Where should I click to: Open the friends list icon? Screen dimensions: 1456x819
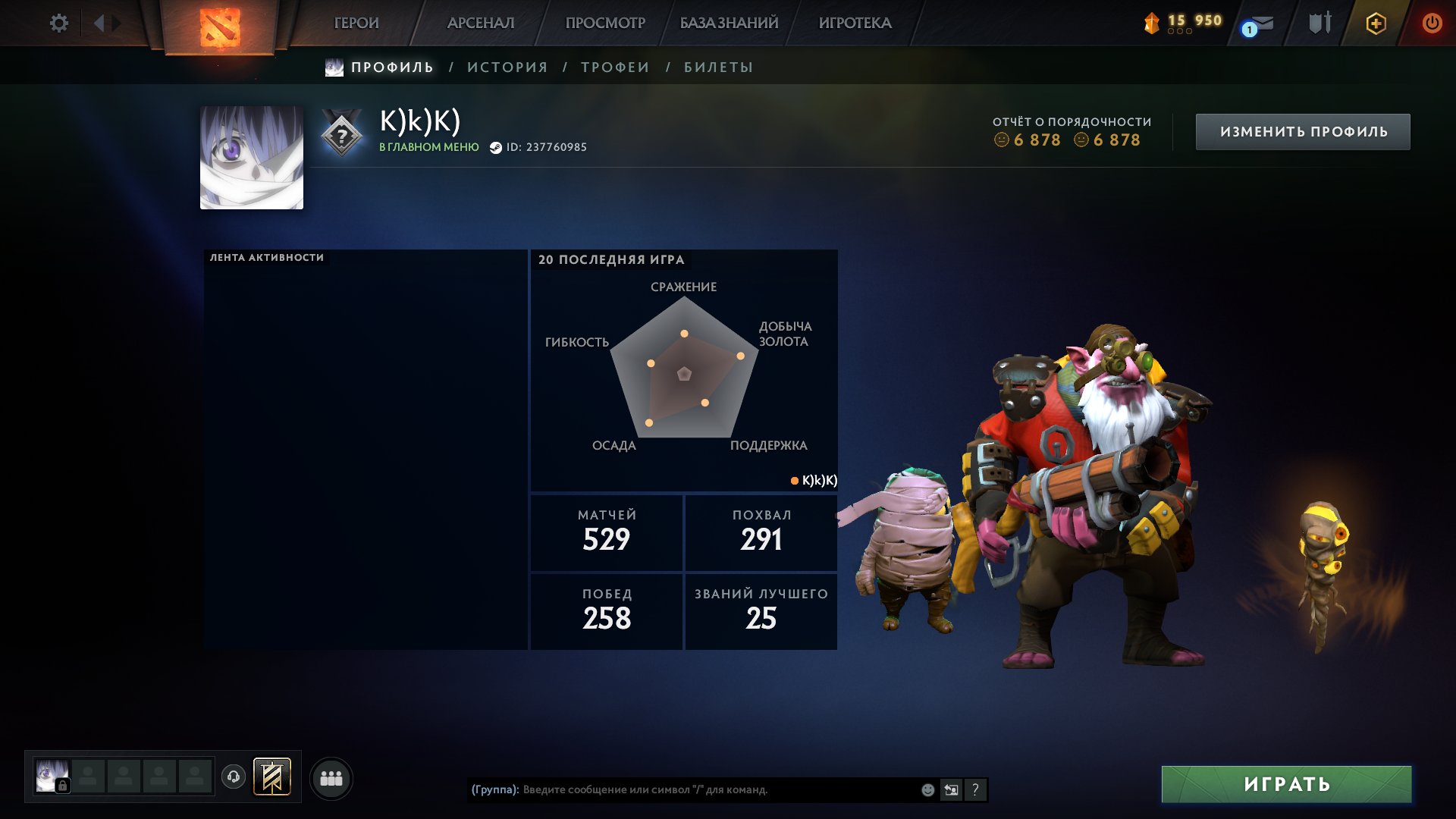tap(331, 777)
